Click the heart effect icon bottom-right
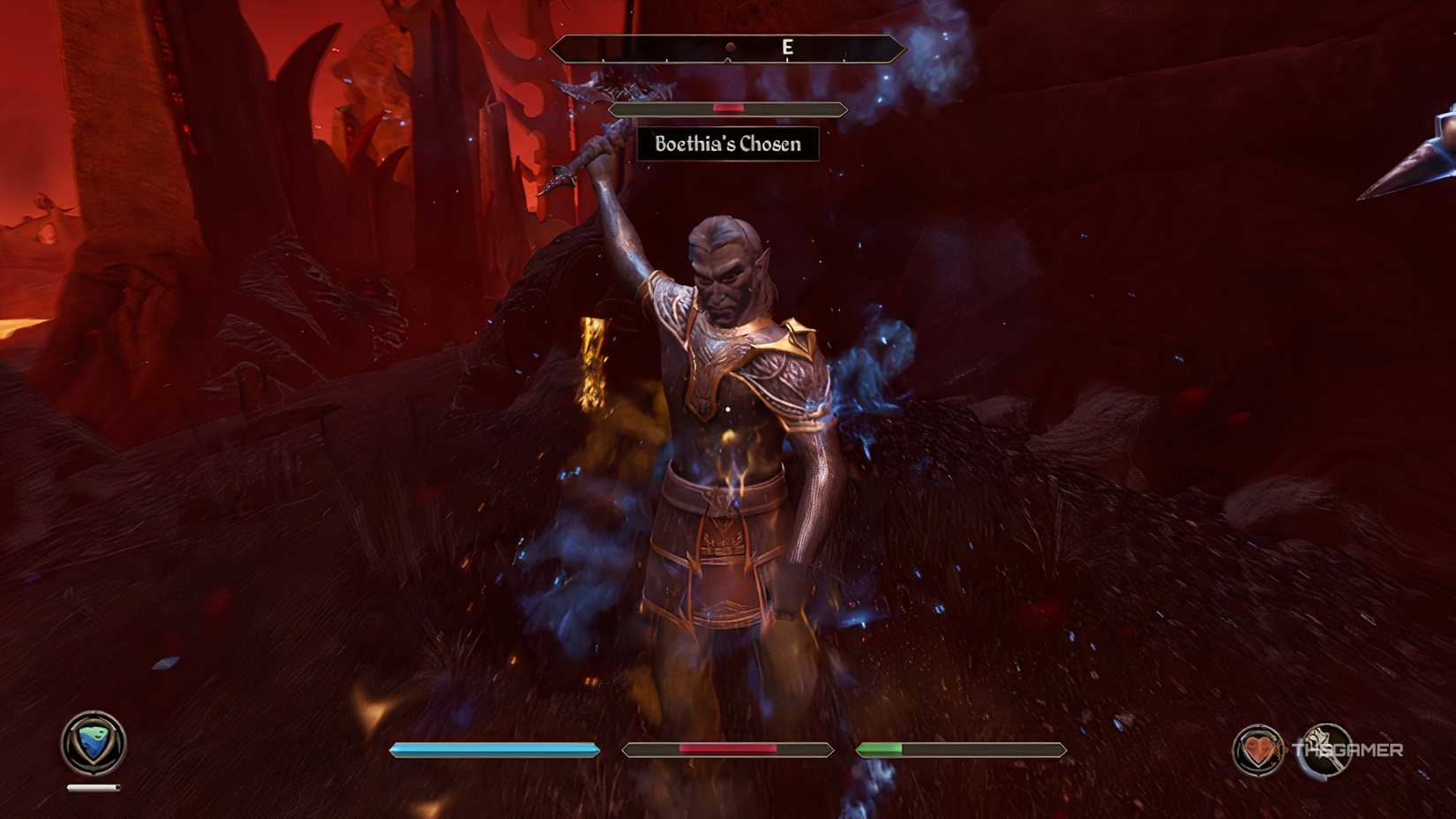The height and width of the screenshot is (819, 1456). (x=1257, y=751)
